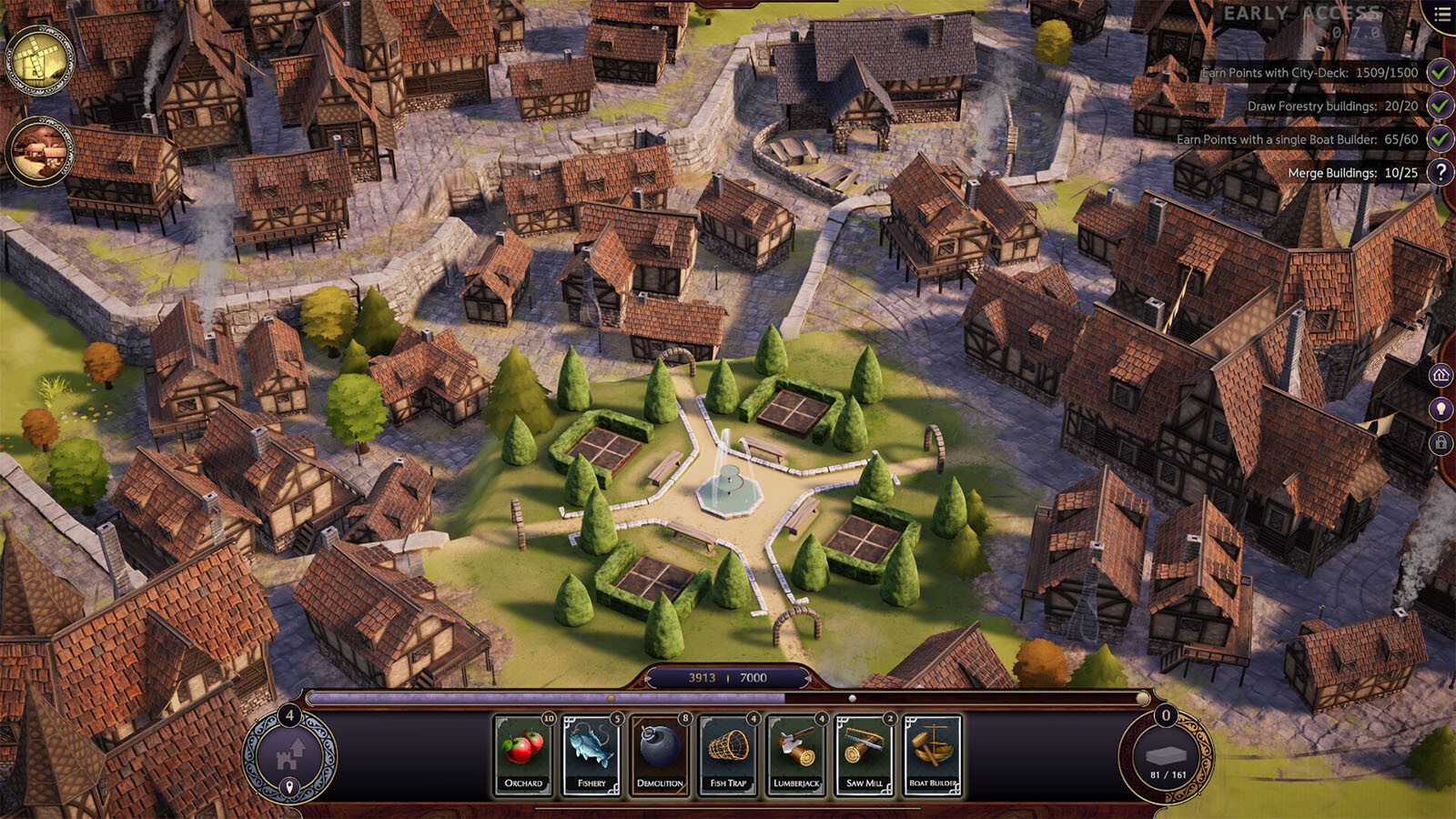Image resolution: width=1456 pixels, height=819 pixels.
Task: Show hints with the lightbulb button
Action: (1441, 409)
